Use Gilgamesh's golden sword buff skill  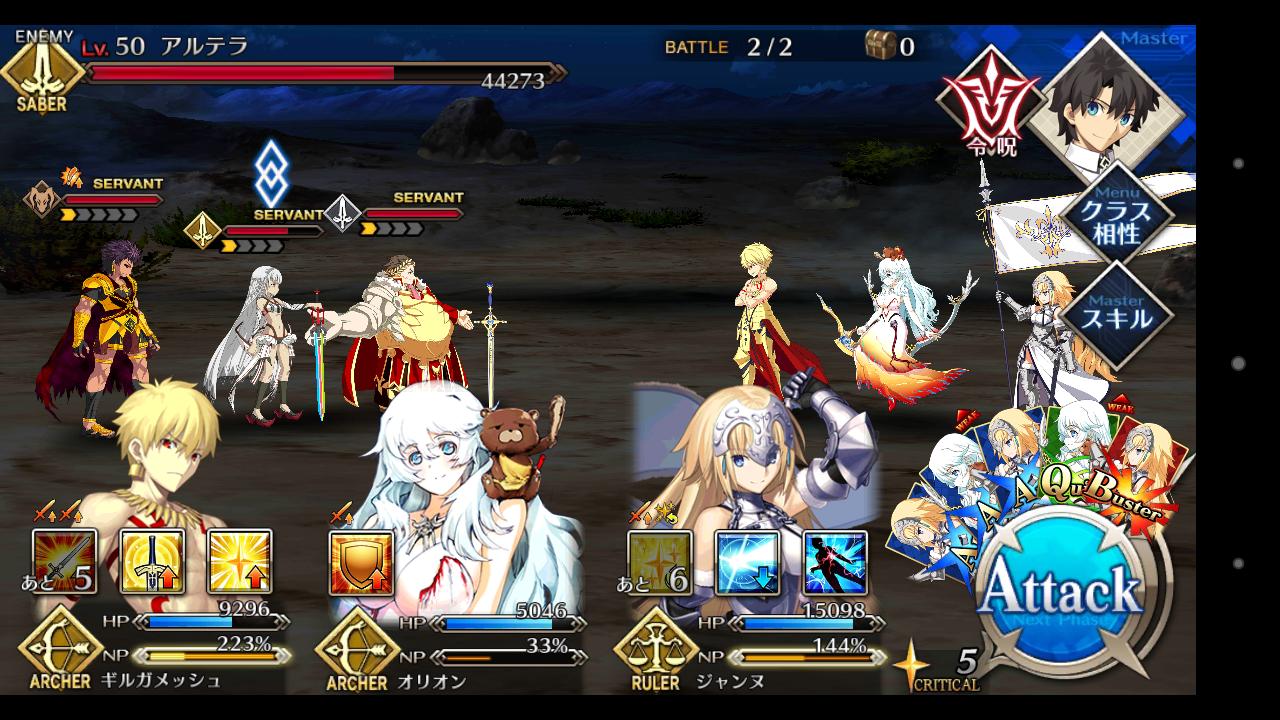point(152,561)
